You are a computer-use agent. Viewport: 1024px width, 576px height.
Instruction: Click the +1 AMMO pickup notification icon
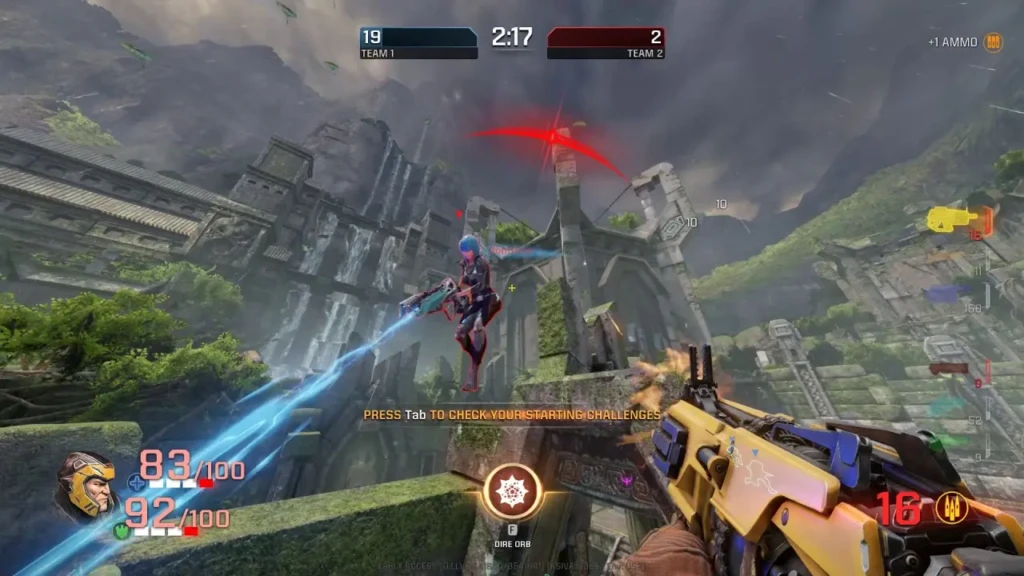pyautogui.click(x=993, y=42)
